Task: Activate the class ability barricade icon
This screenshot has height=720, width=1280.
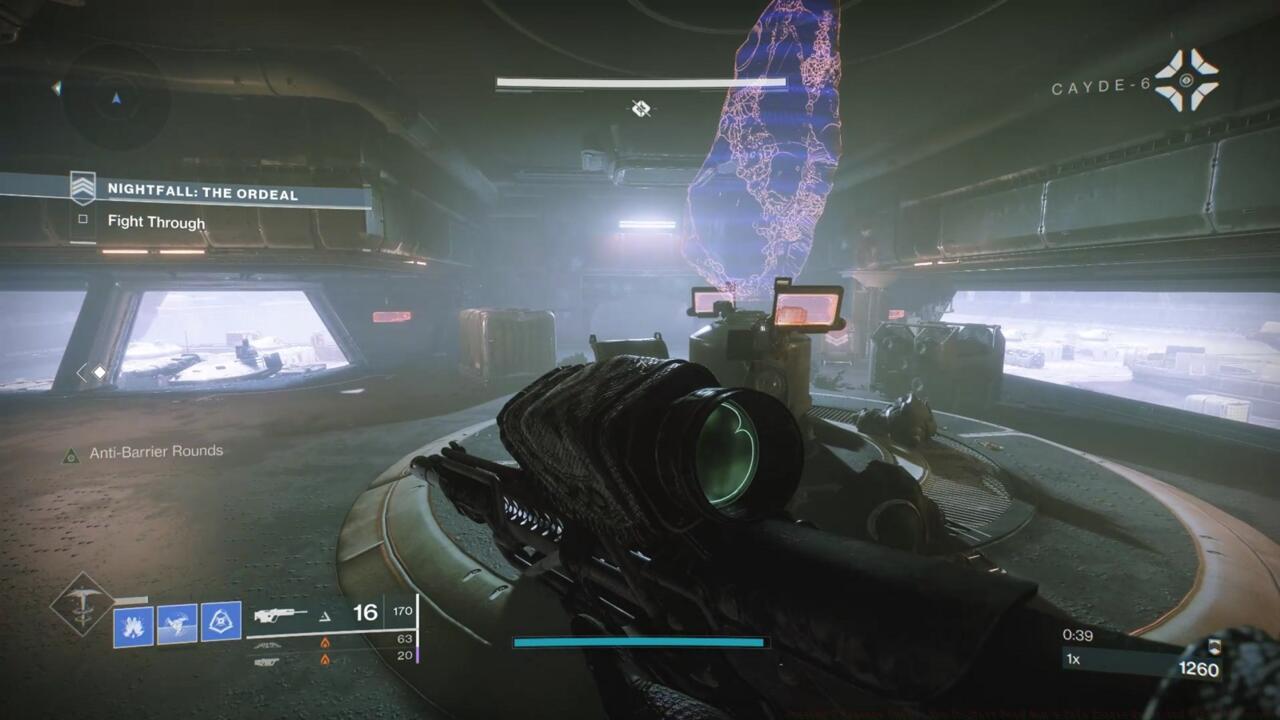Action: [x=222, y=621]
